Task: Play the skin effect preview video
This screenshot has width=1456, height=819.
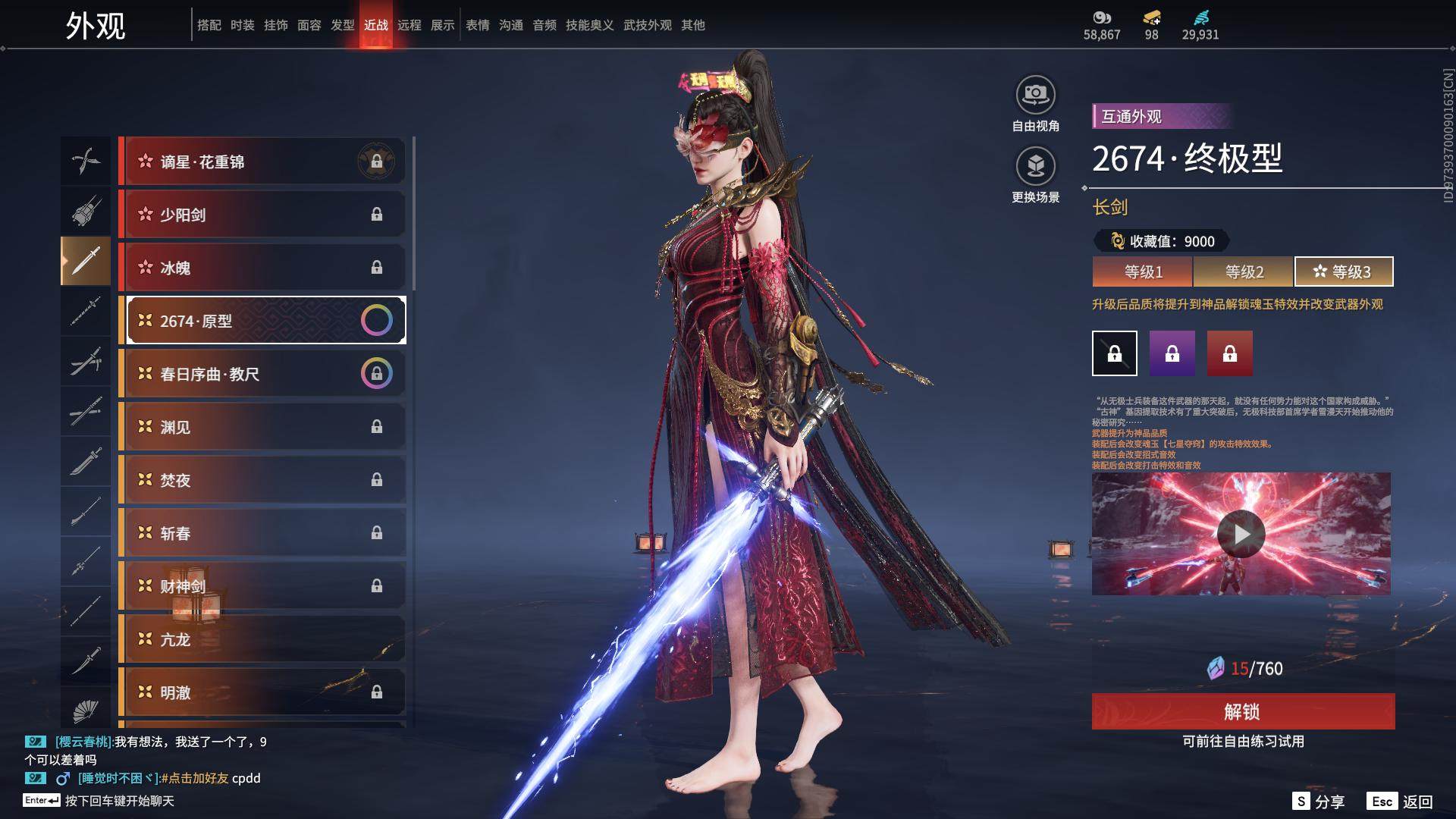Action: [1241, 534]
